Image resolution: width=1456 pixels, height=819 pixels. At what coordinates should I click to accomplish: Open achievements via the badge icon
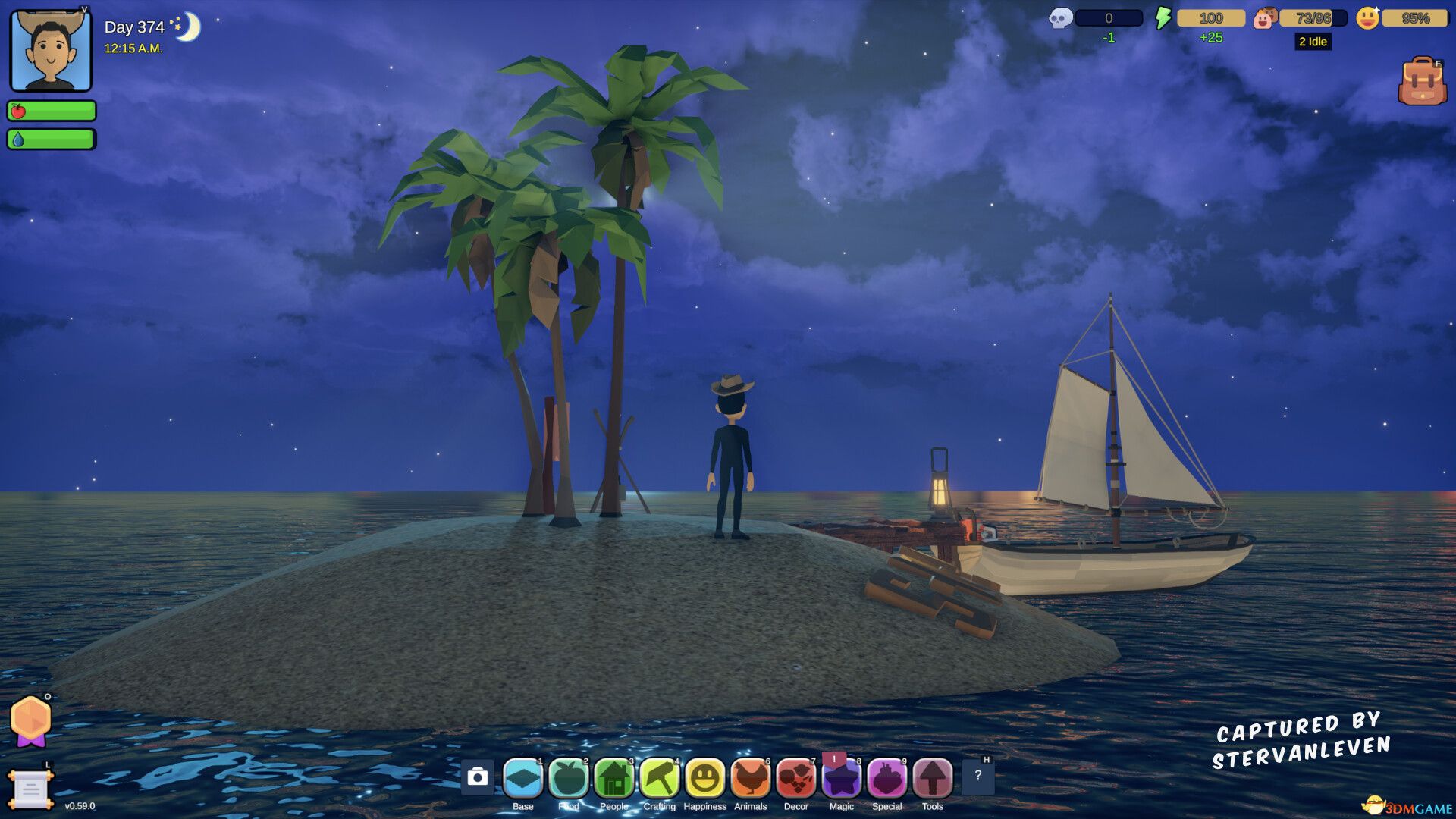(32, 717)
